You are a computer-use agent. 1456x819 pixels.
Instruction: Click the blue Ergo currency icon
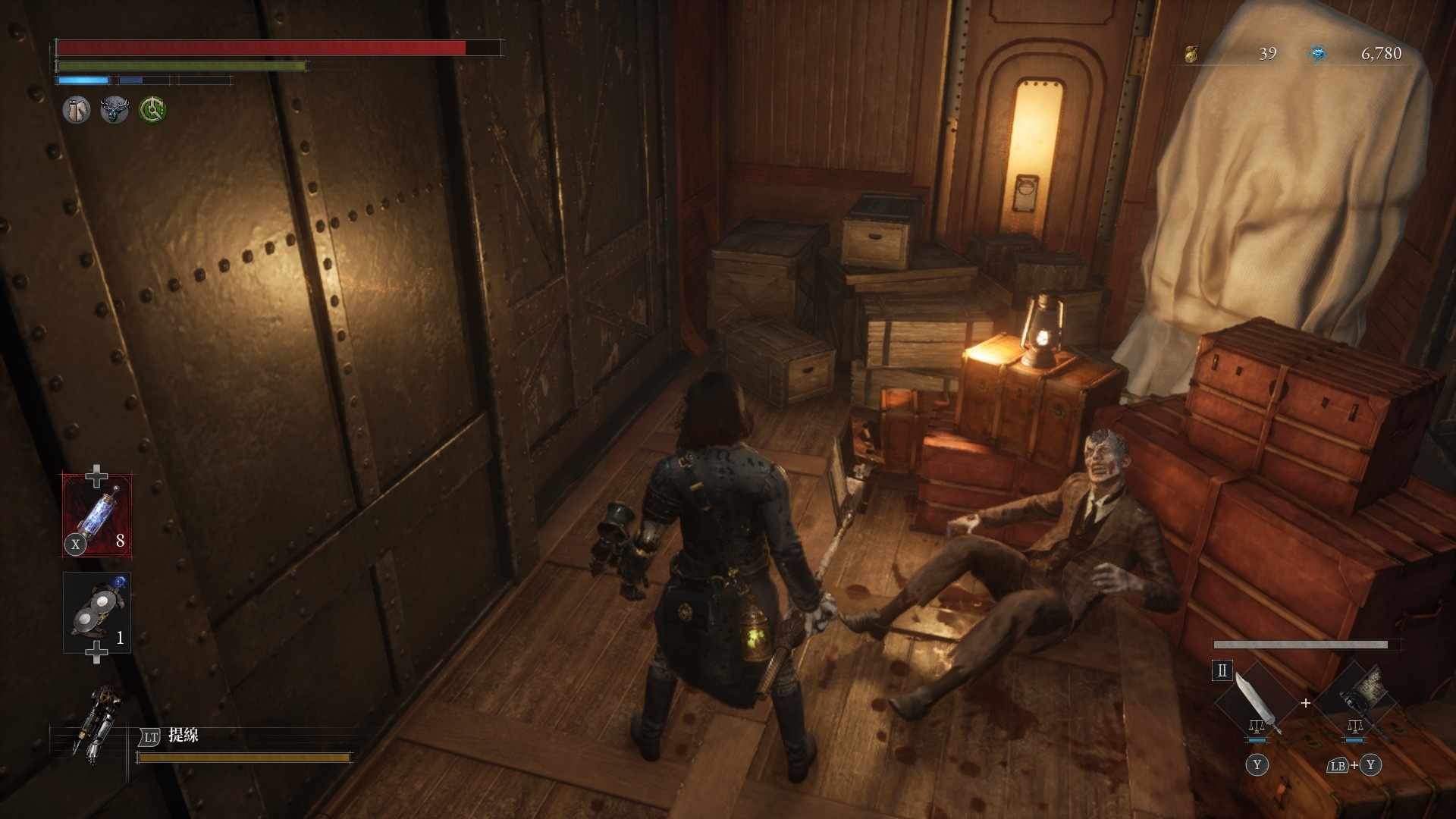pos(1318,53)
